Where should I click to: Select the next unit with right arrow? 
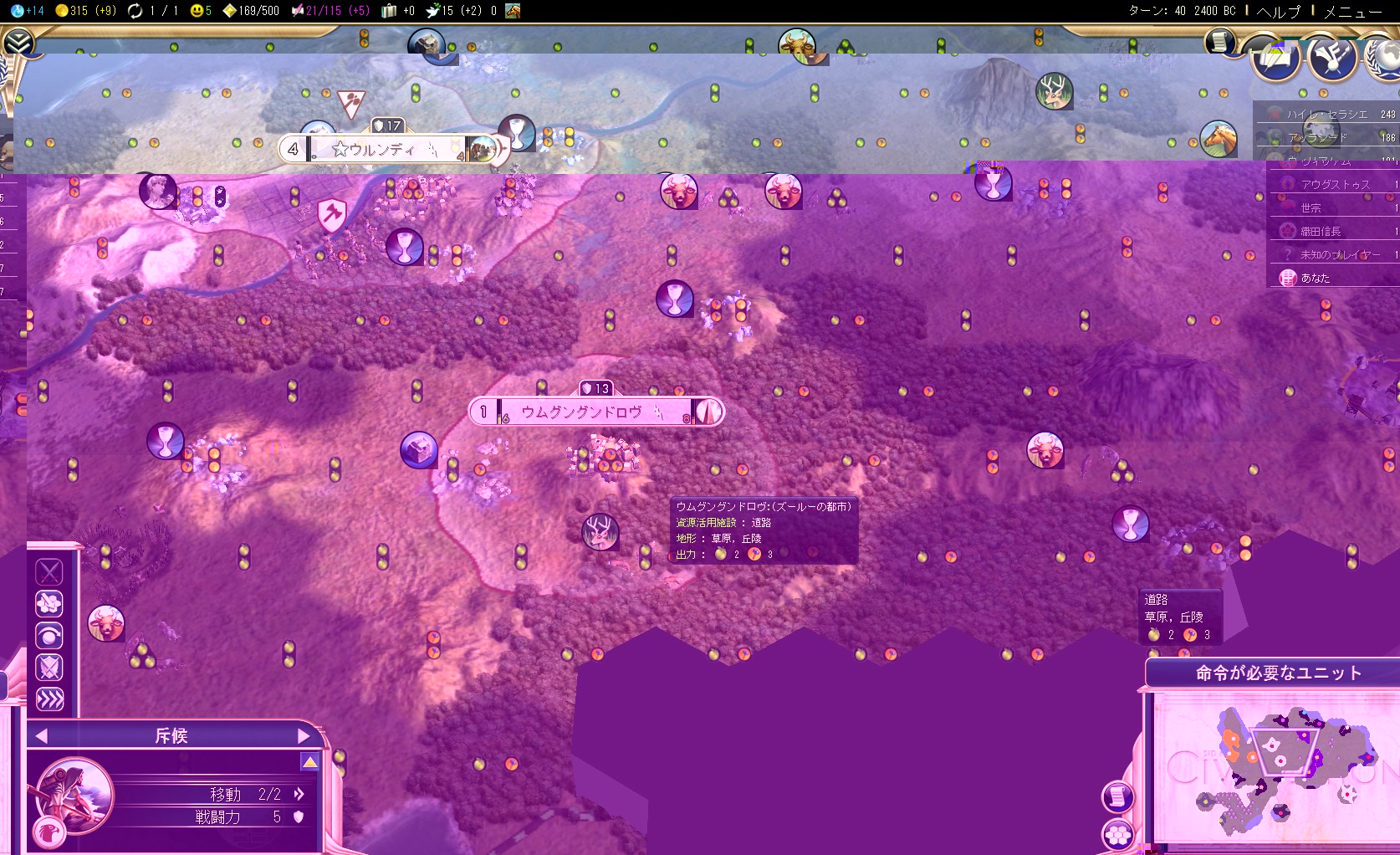(x=304, y=736)
